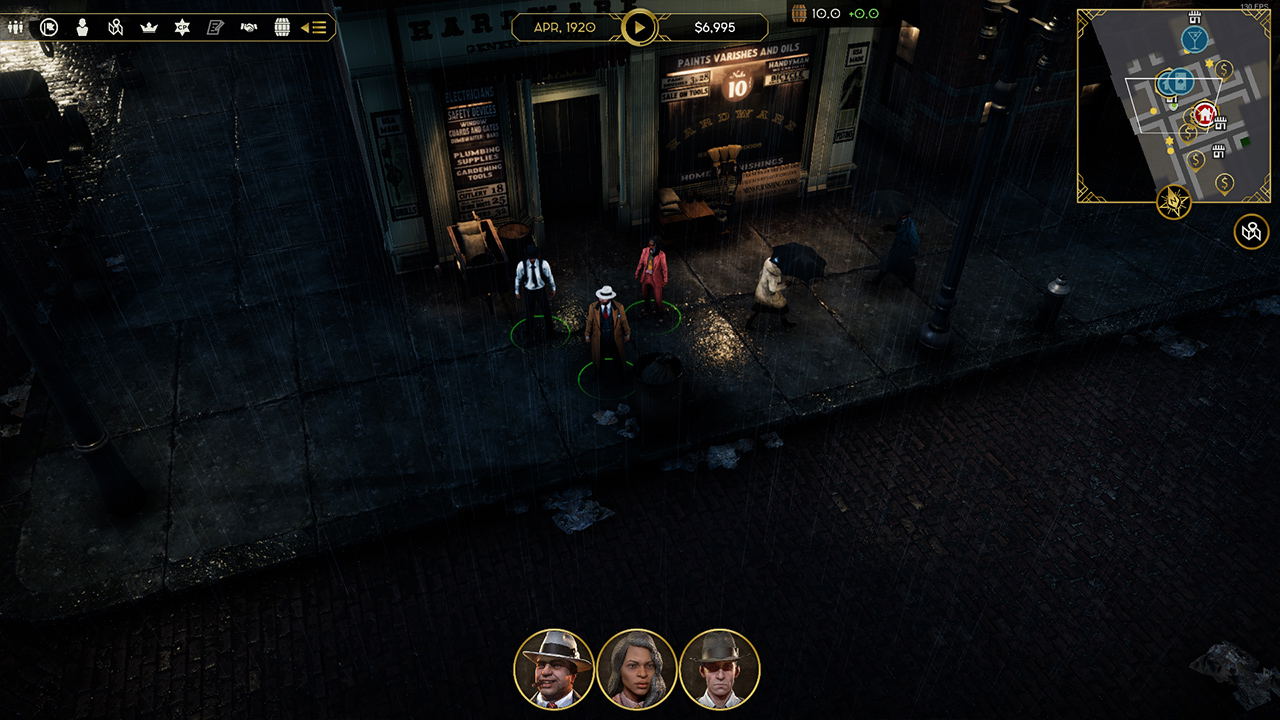Open the city map from the toolbar

click(116, 27)
